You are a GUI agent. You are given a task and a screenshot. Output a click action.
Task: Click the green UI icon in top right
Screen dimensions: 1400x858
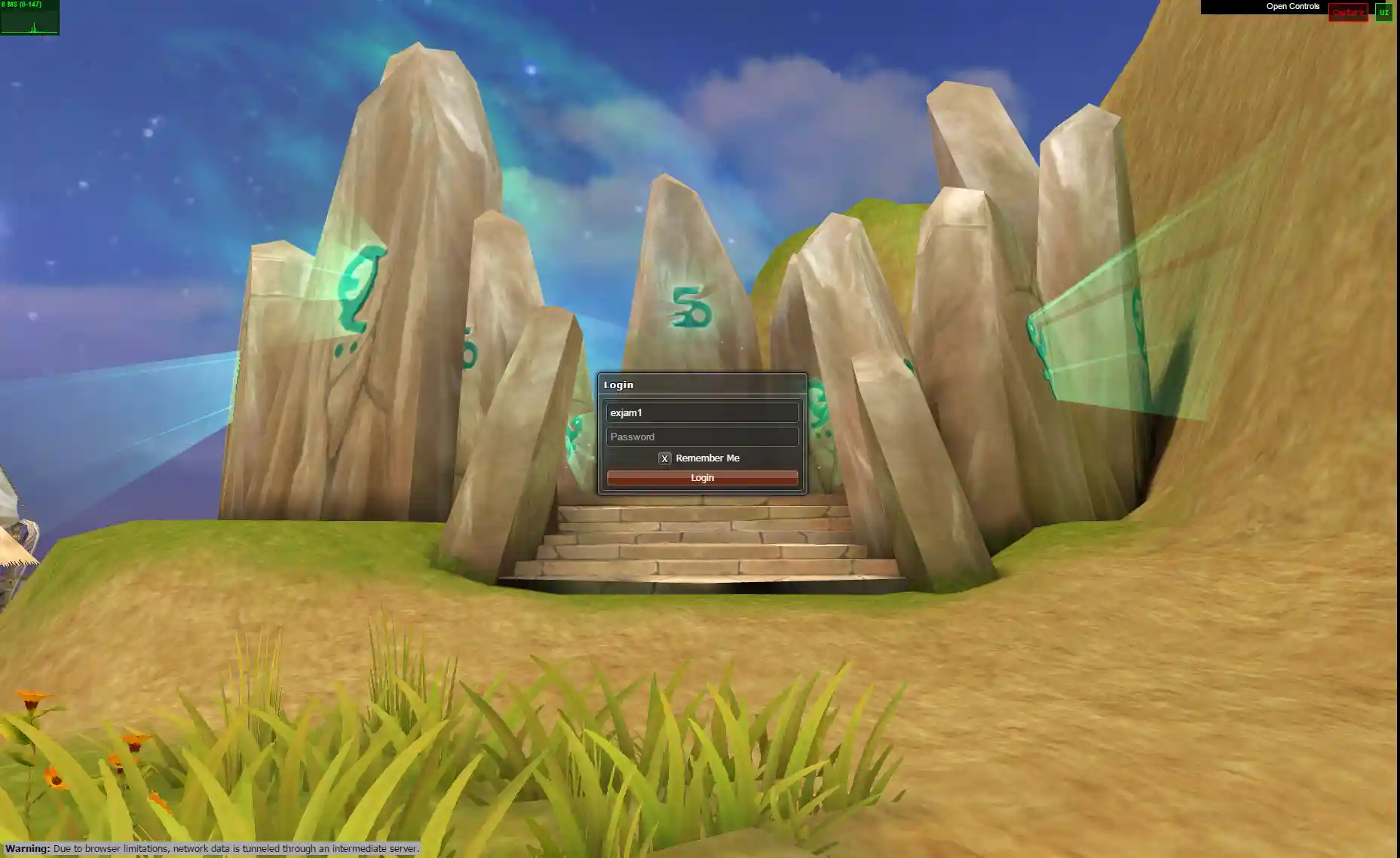(x=1384, y=13)
